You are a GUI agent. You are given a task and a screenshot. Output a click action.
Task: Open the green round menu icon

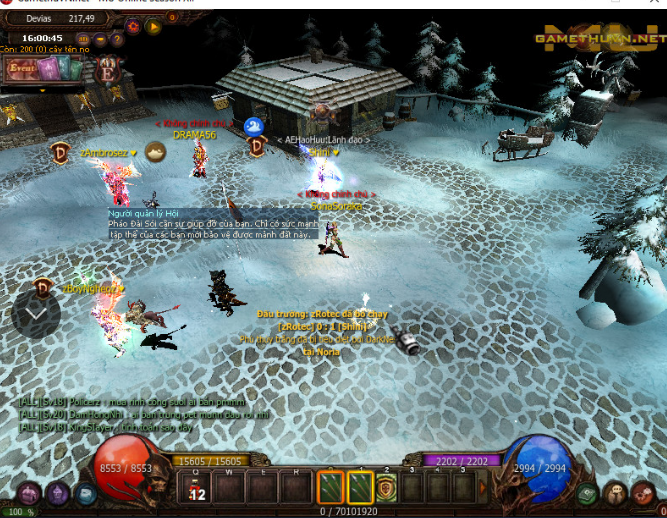click(x=588, y=493)
